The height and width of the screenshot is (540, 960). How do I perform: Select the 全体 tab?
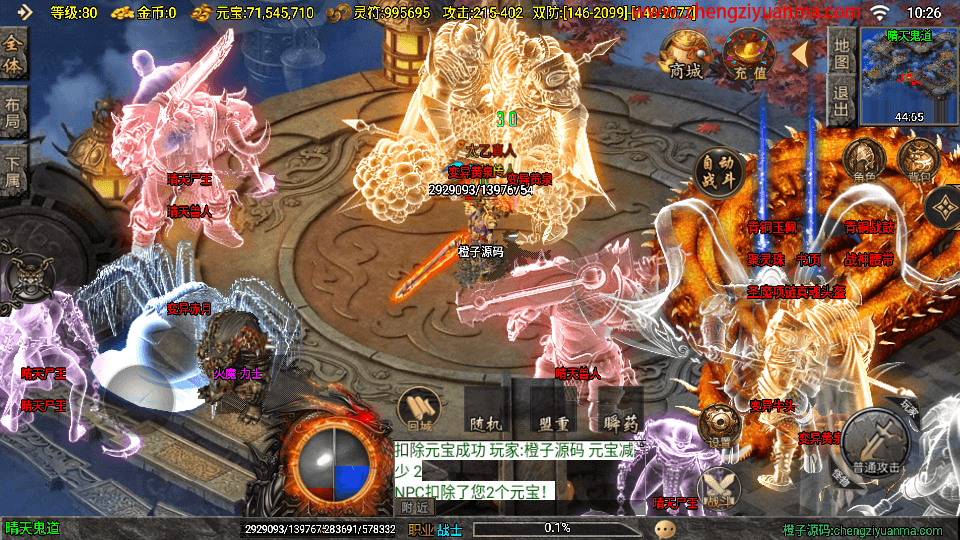[x=13, y=56]
